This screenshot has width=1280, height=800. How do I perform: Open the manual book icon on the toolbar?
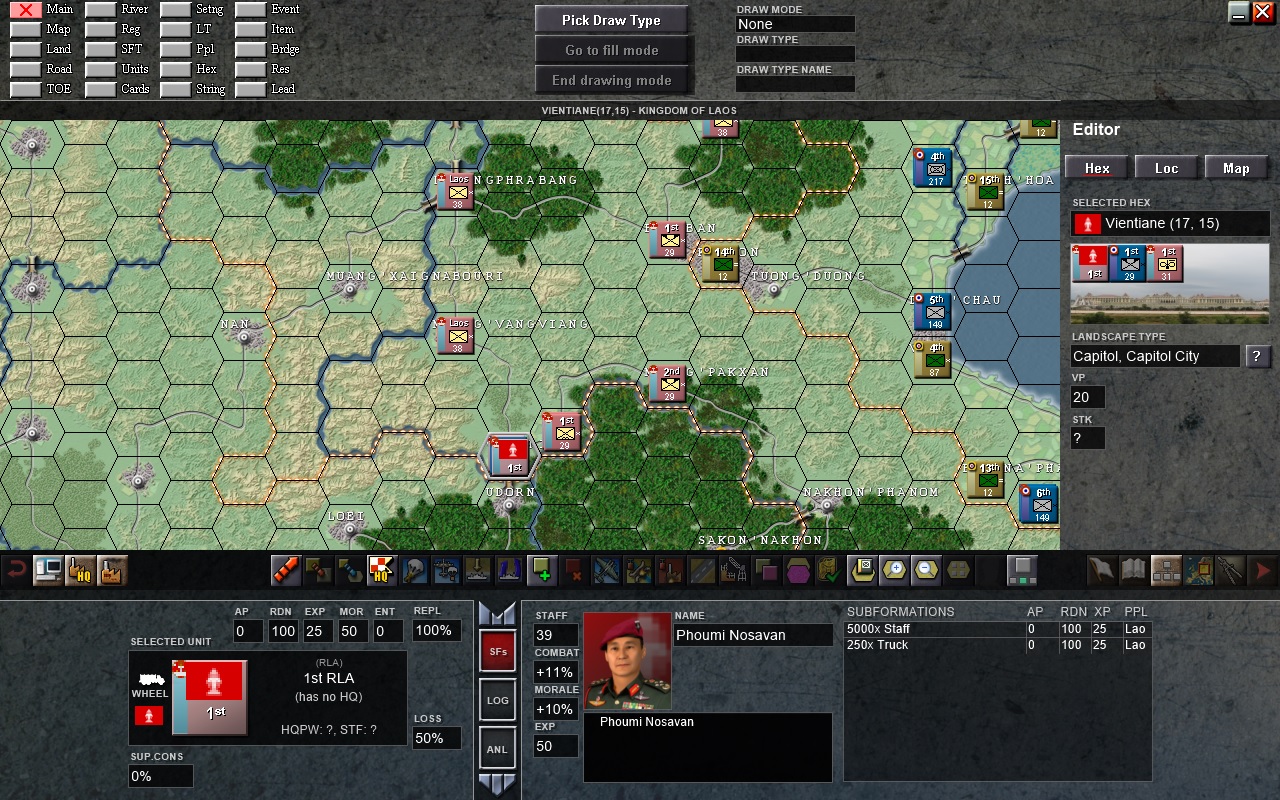pyautogui.click(x=1131, y=570)
